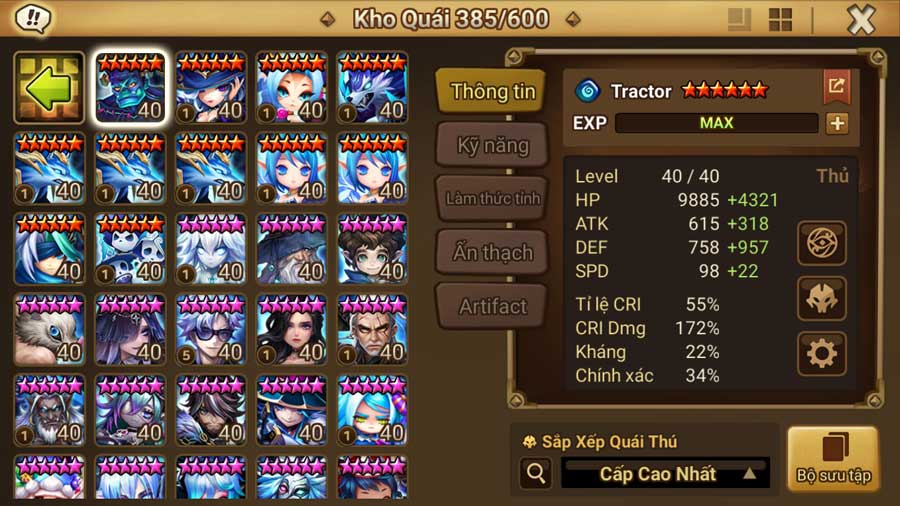
Task: Click the plus button beside EXP bar
Action: (836, 123)
